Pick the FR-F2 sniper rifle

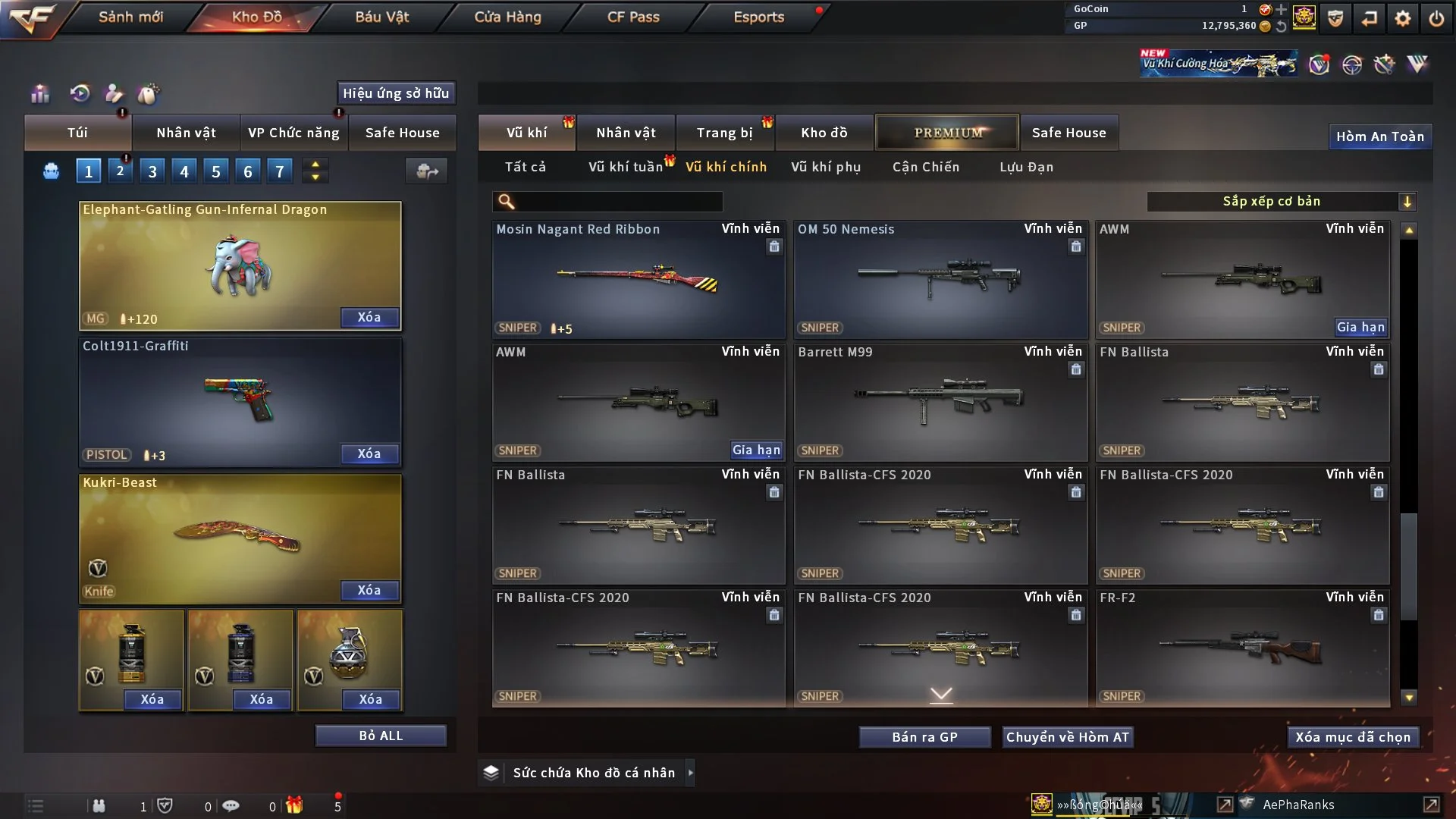click(x=1241, y=649)
